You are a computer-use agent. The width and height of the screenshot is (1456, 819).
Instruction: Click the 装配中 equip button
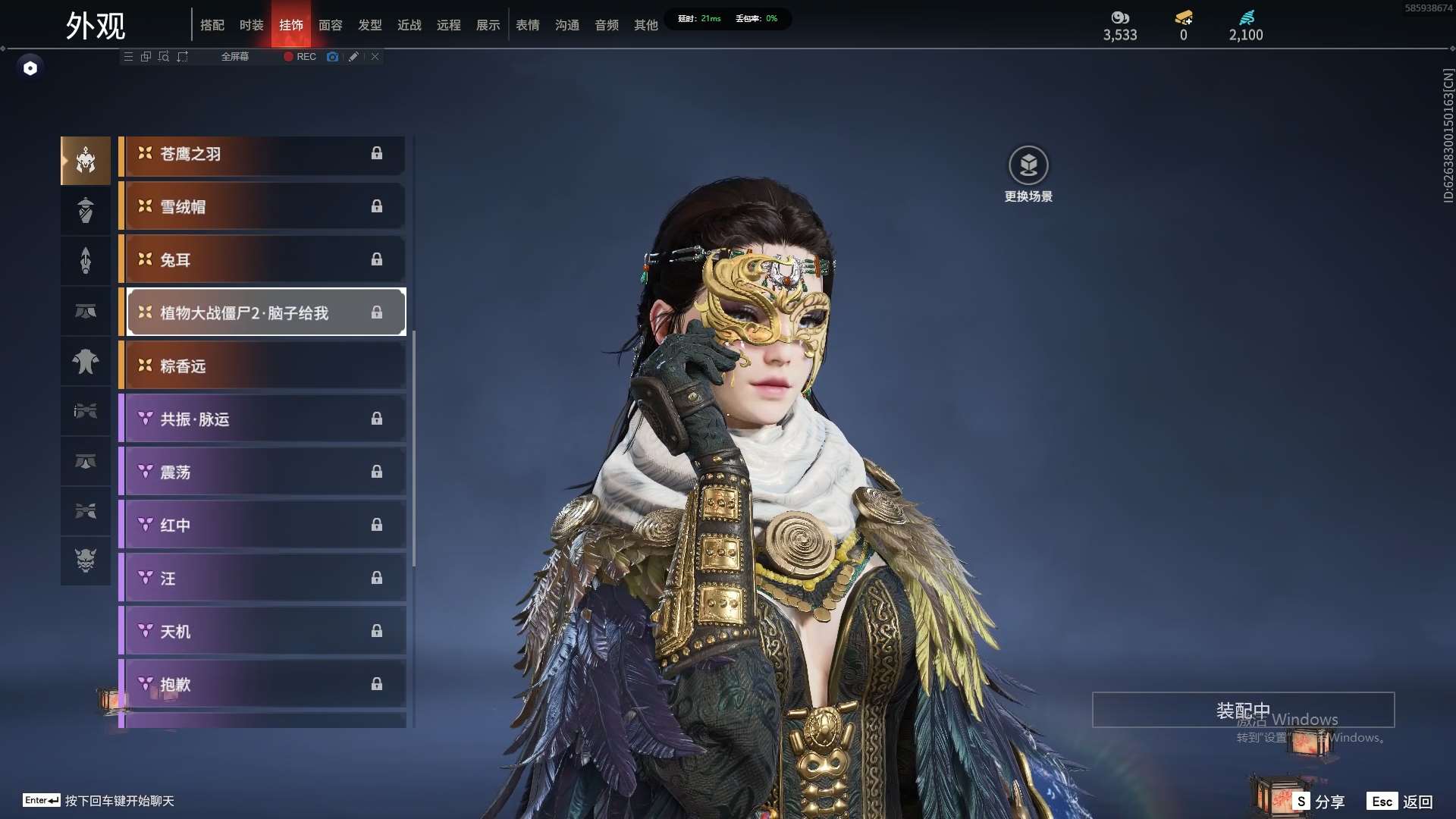coord(1243,710)
